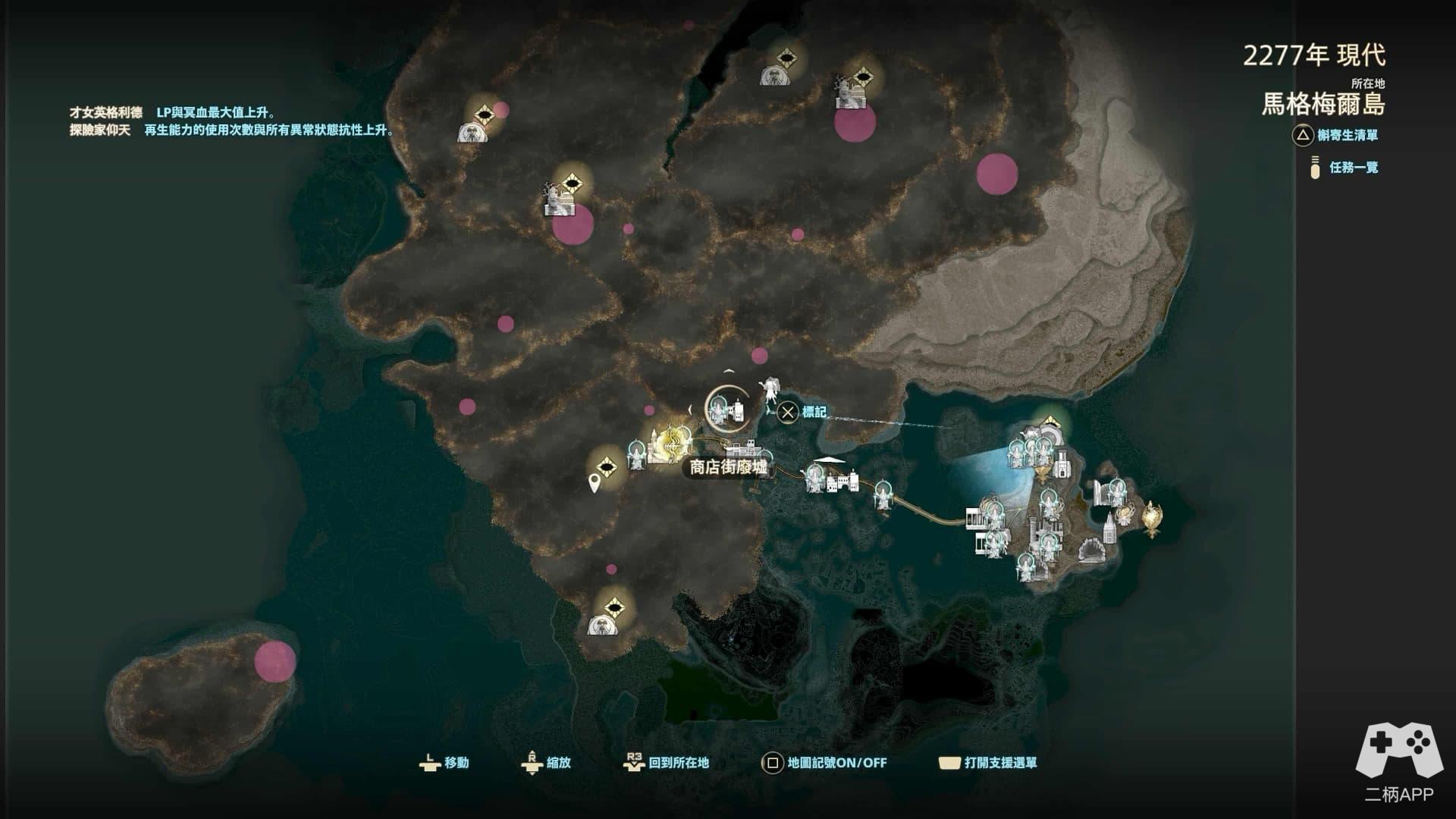Click the diamond eye marker at the southern tip
The height and width of the screenshot is (819, 1456).
point(613,608)
